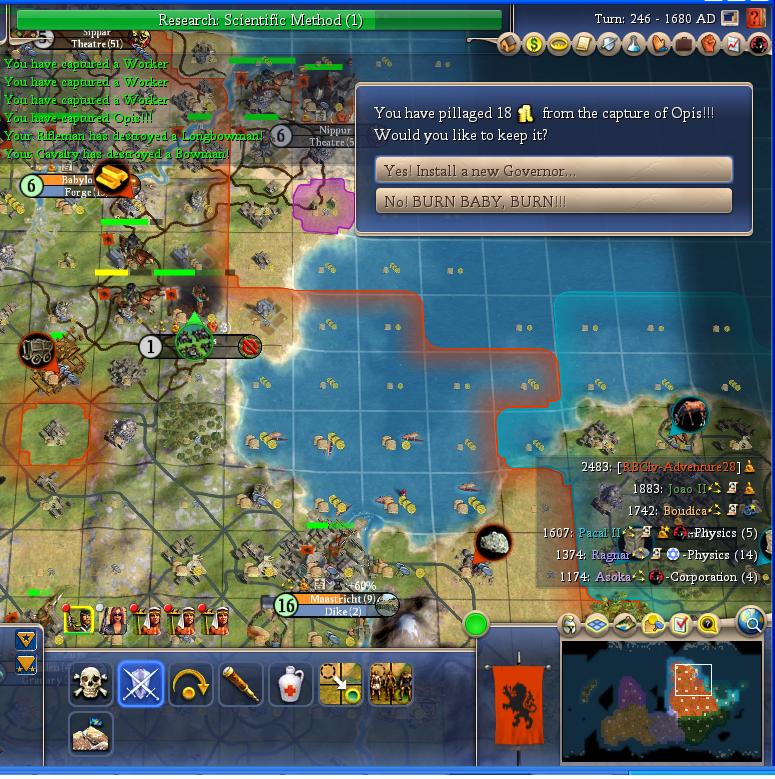Toggle the blue grid tile overlay
The width and height of the screenshot is (775, 779).
[597, 625]
